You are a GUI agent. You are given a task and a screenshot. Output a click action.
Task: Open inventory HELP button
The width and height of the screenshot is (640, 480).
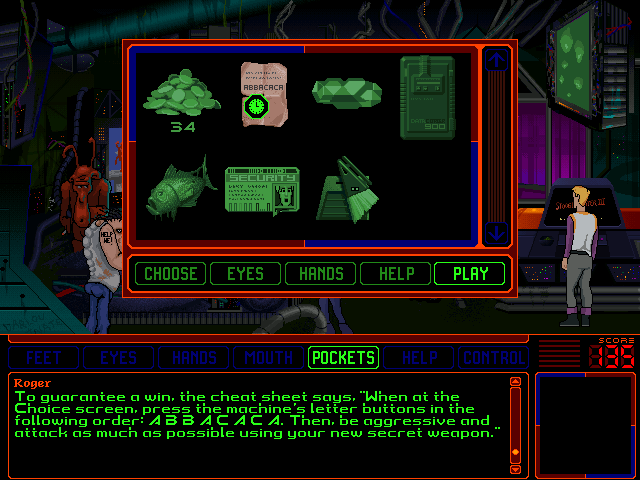tap(394, 273)
